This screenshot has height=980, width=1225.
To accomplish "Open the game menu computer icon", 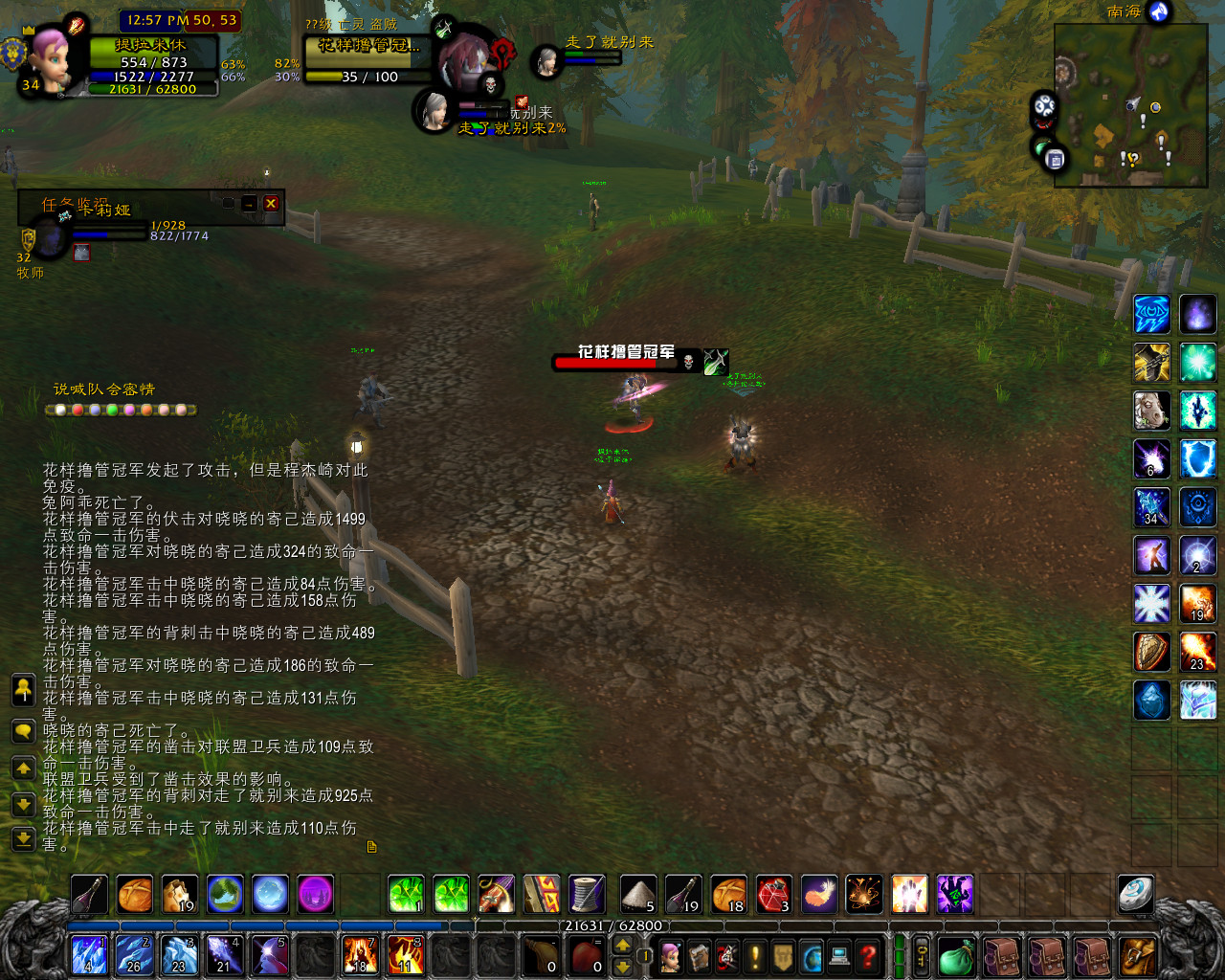I will coord(839,954).
